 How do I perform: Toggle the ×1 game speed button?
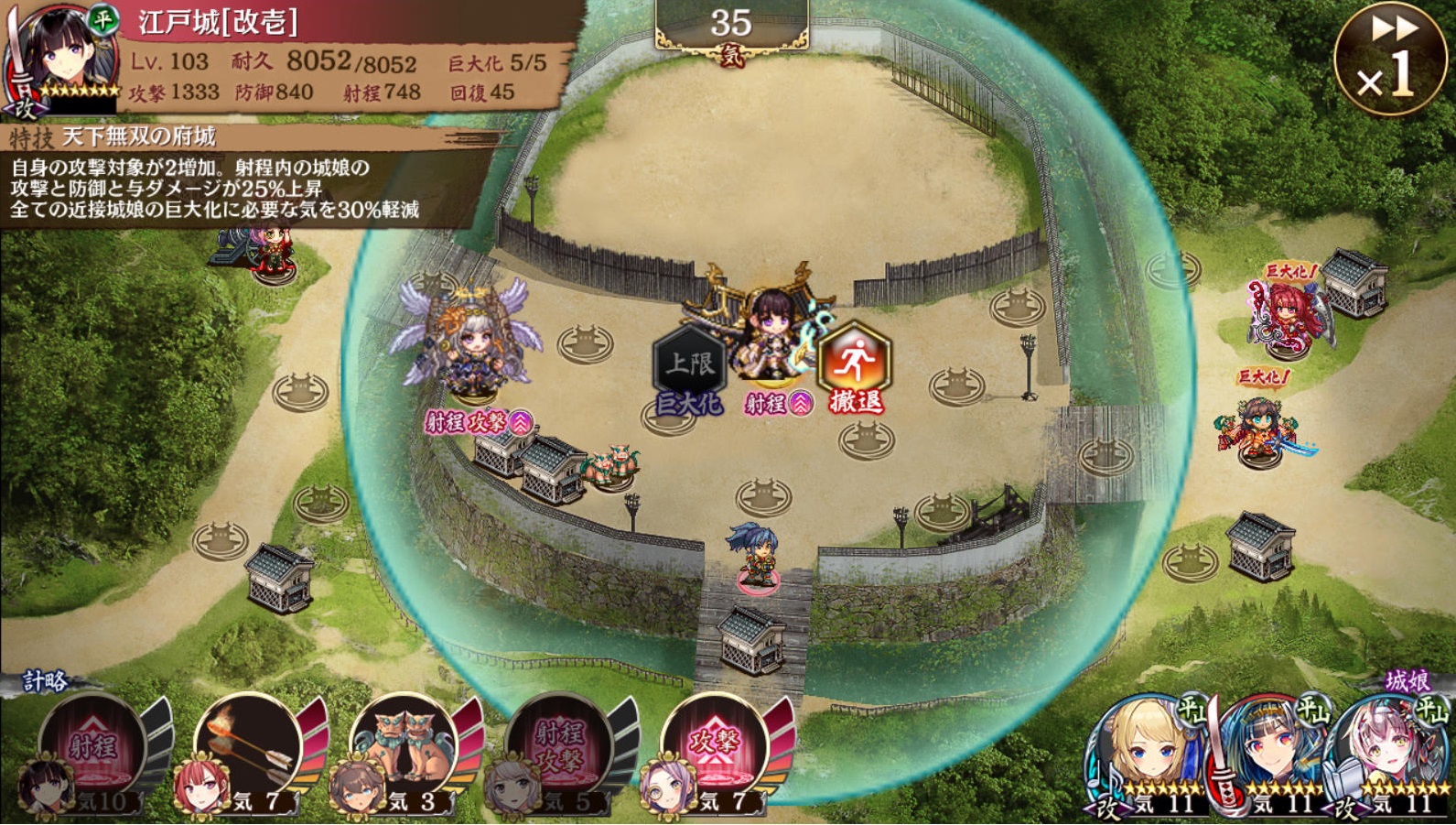click(x=1389, y=60)
